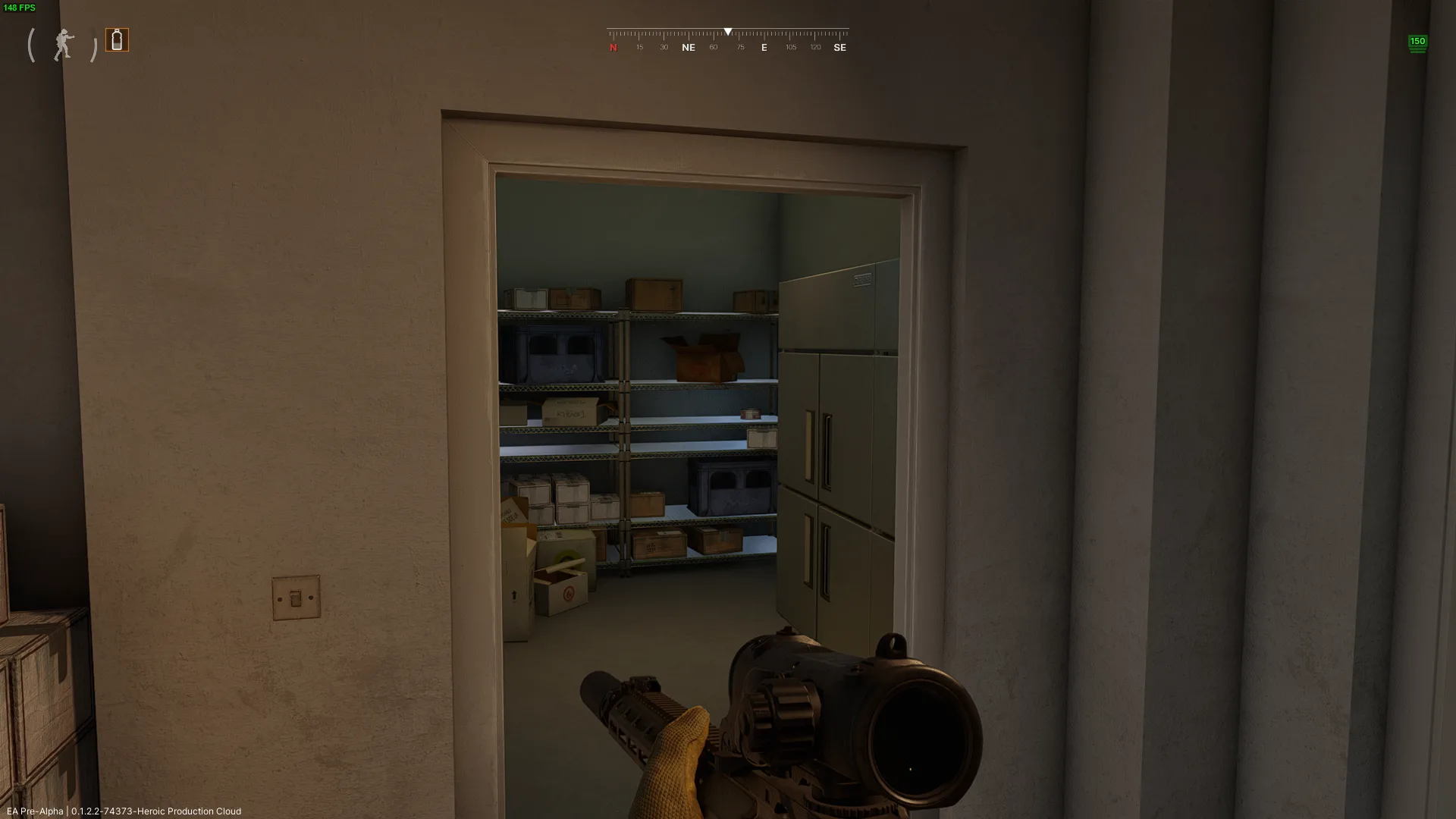Click the green 150 connection indicator
The image size is (1456, 819).
pos(1417,43)
